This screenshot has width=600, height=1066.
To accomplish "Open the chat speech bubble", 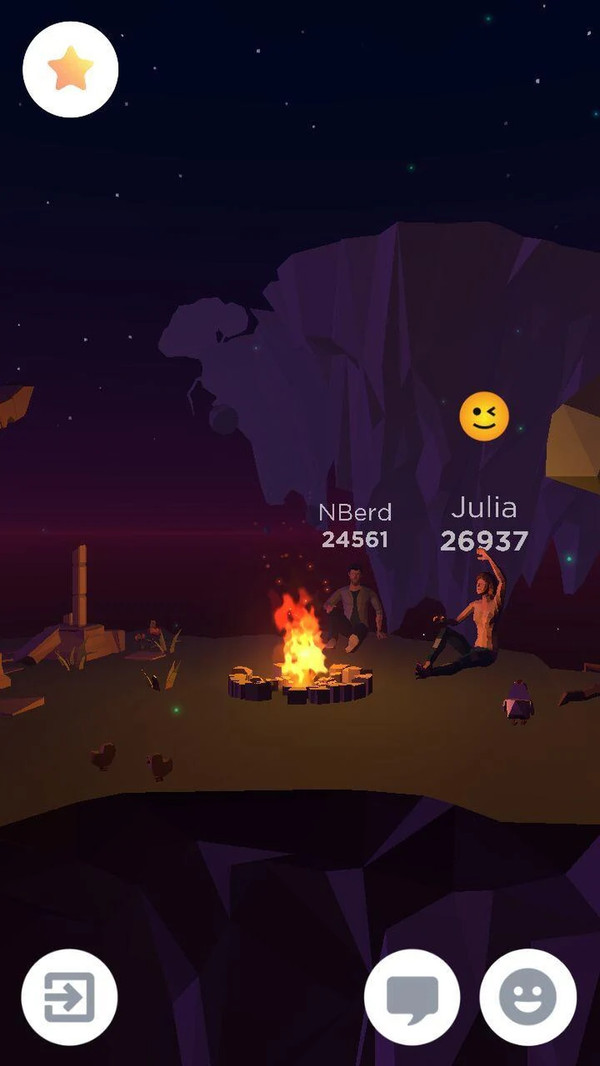I will tap(412, 996).
